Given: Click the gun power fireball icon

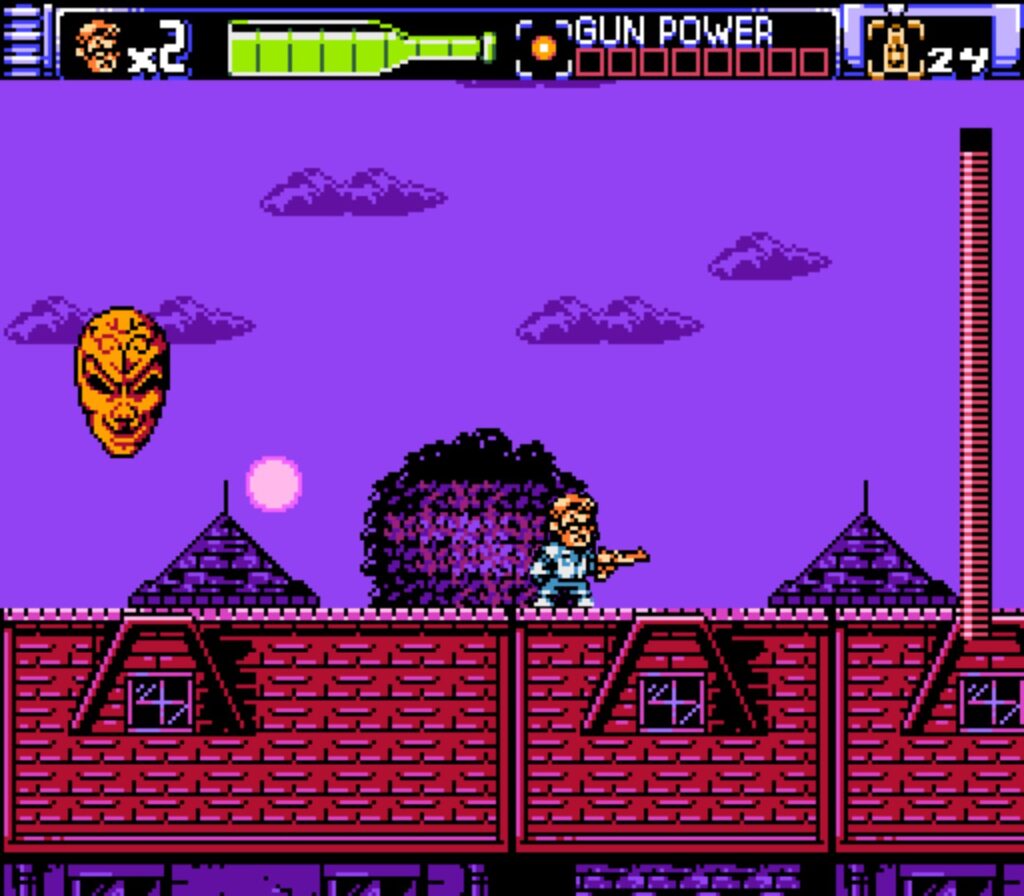Looking at the screenshot, I should (544, 47).
